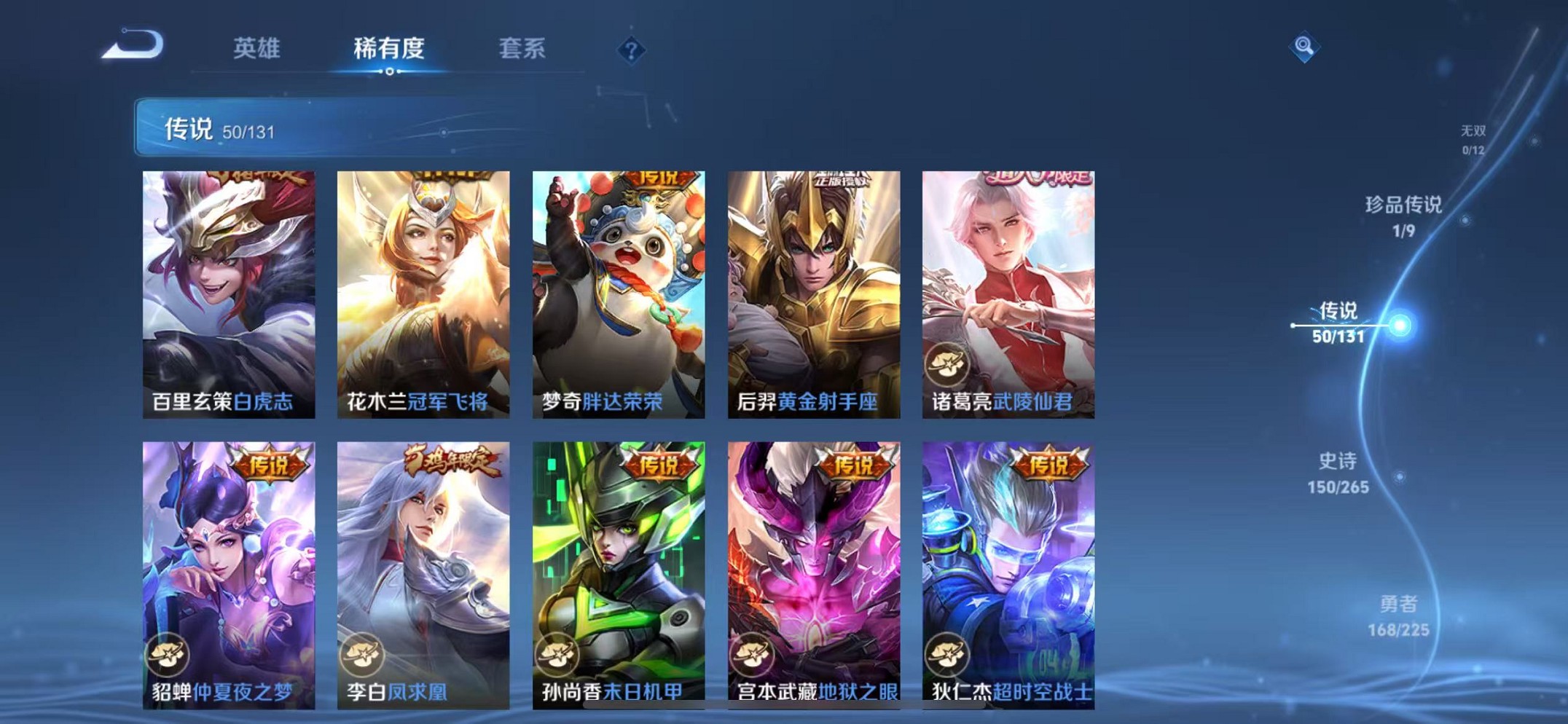
Task: Click the star badge on 貂蝉仲夏夜之梦 skin
Action: [168, 653]
